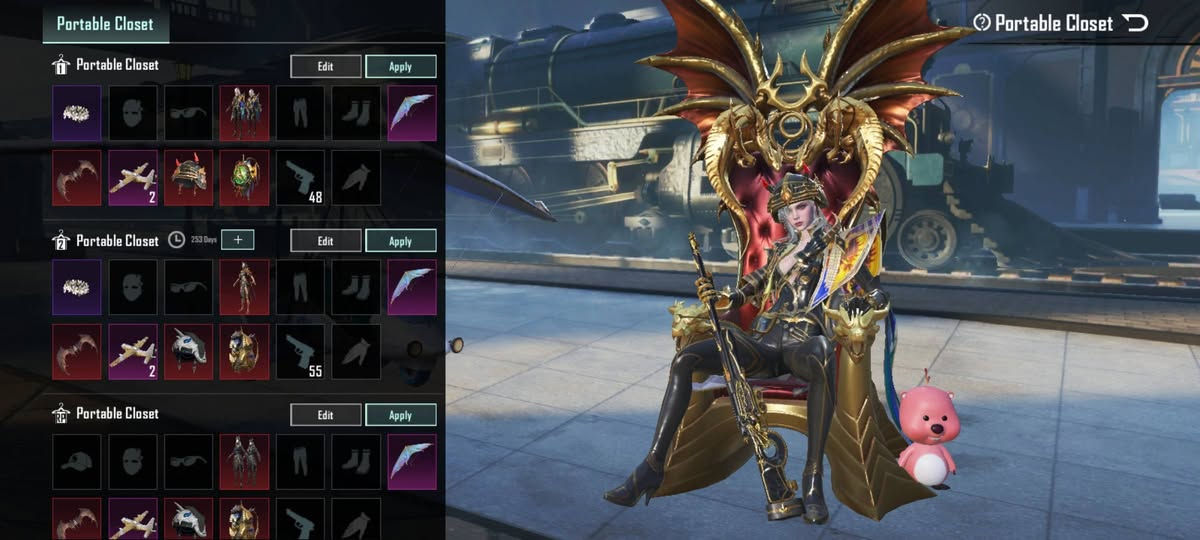Pick the two-character outfit set slot
Image resolution: width=1200 pixels, height=540 pixels.
pos(245,113)
